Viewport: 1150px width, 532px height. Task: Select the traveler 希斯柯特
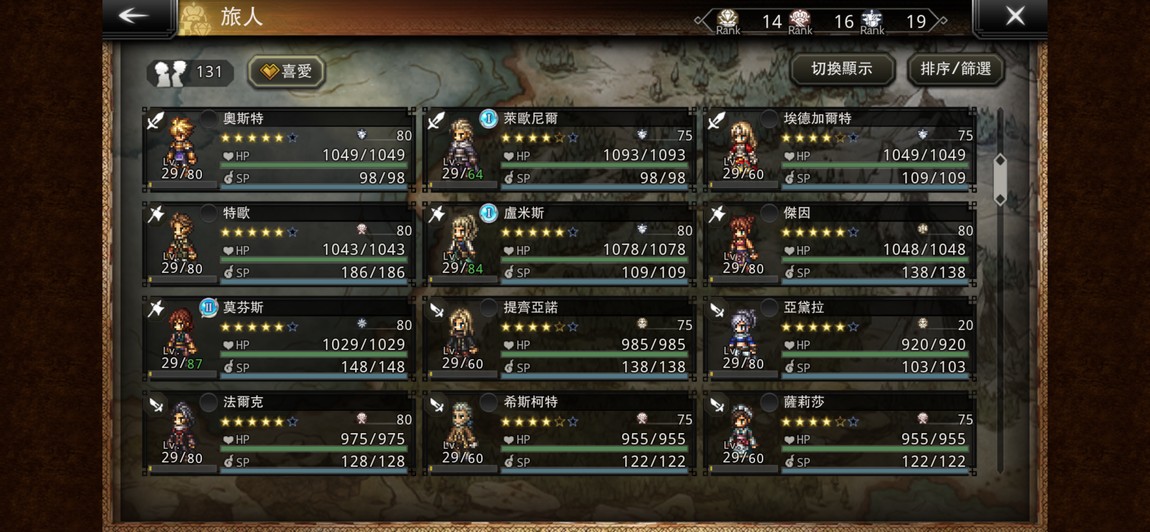pyautogui.click(x=559, y=432)
